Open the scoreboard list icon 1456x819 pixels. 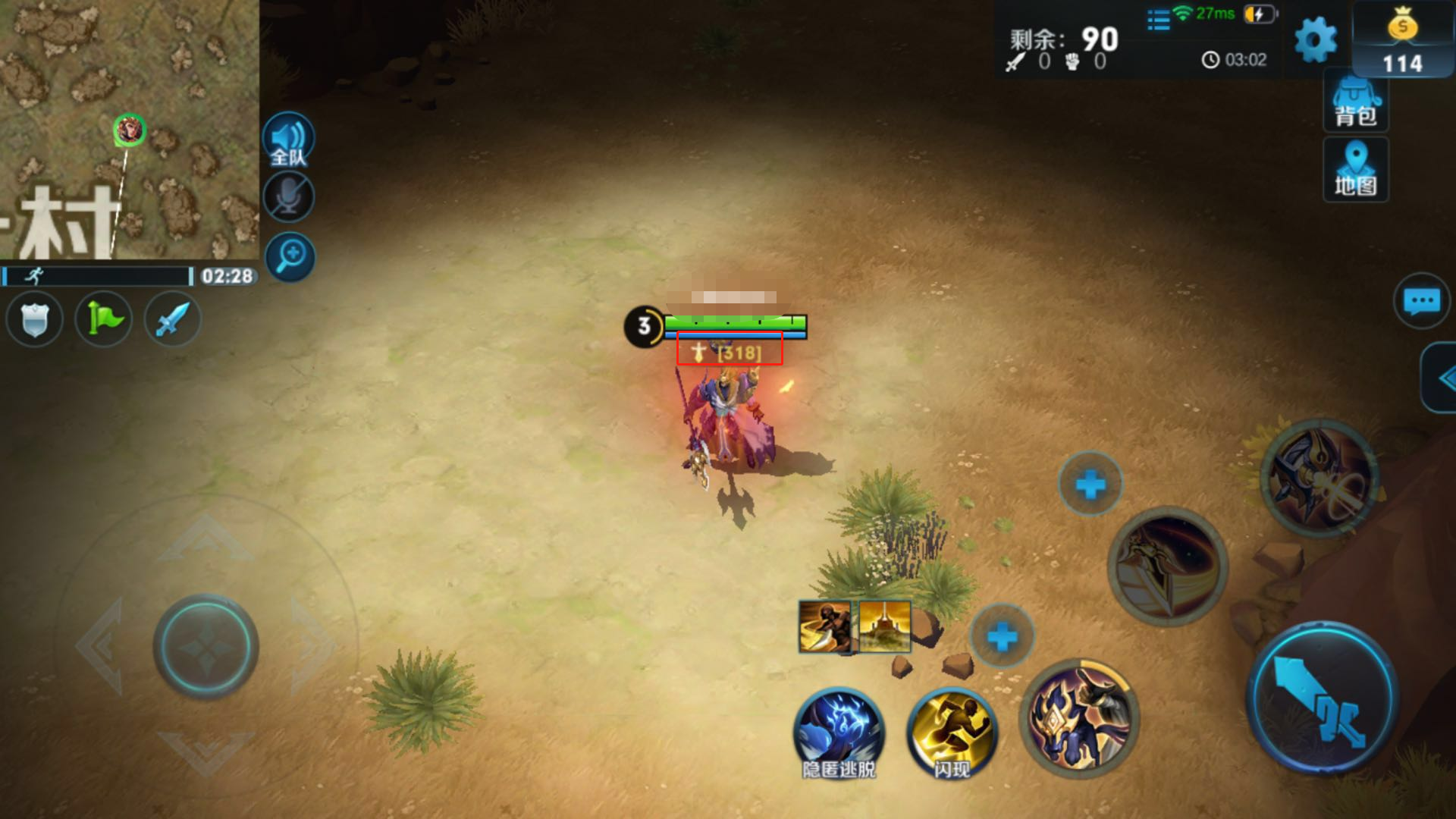1158,20
